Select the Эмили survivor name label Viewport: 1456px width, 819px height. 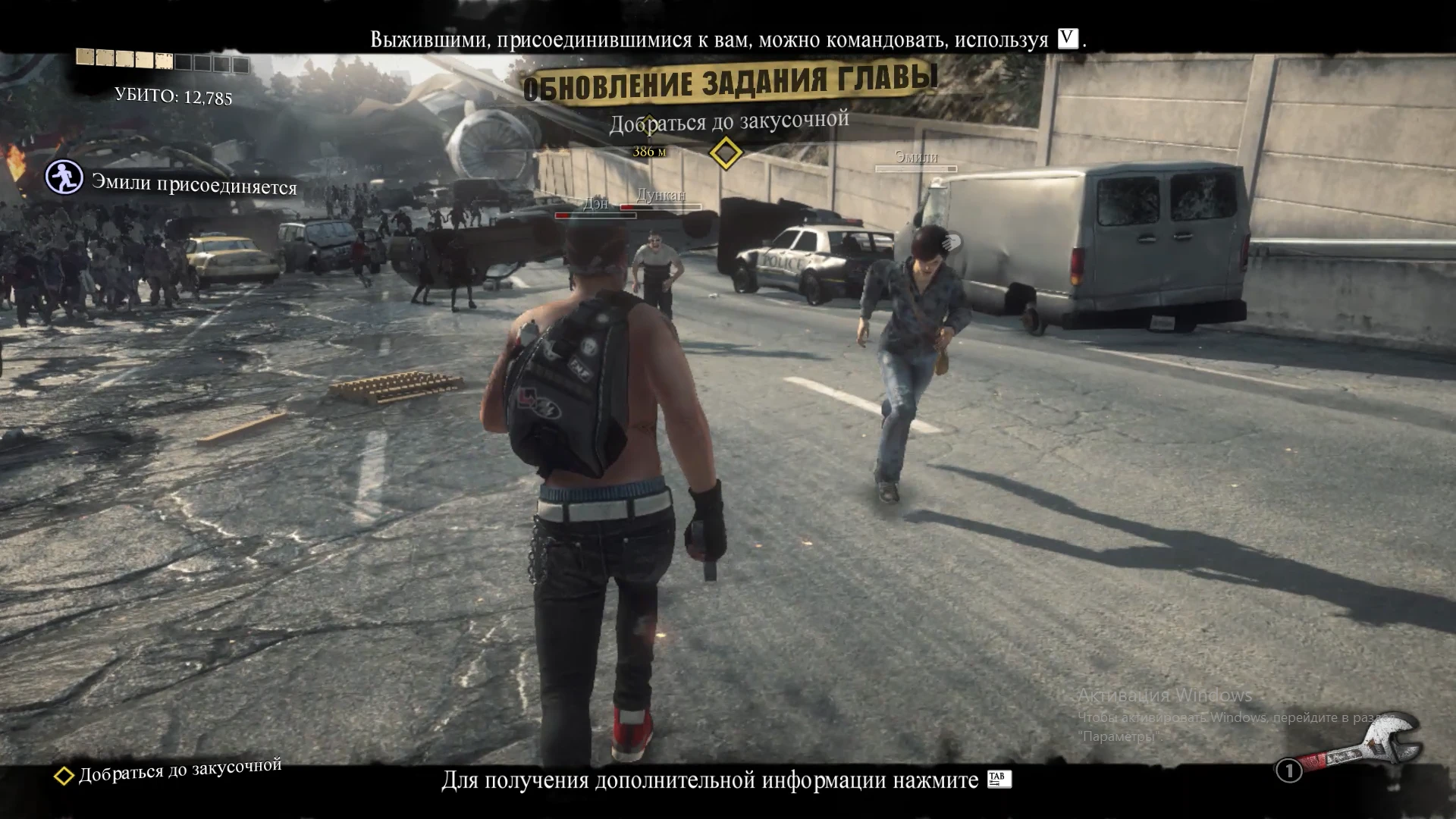(x=915, y=158)
